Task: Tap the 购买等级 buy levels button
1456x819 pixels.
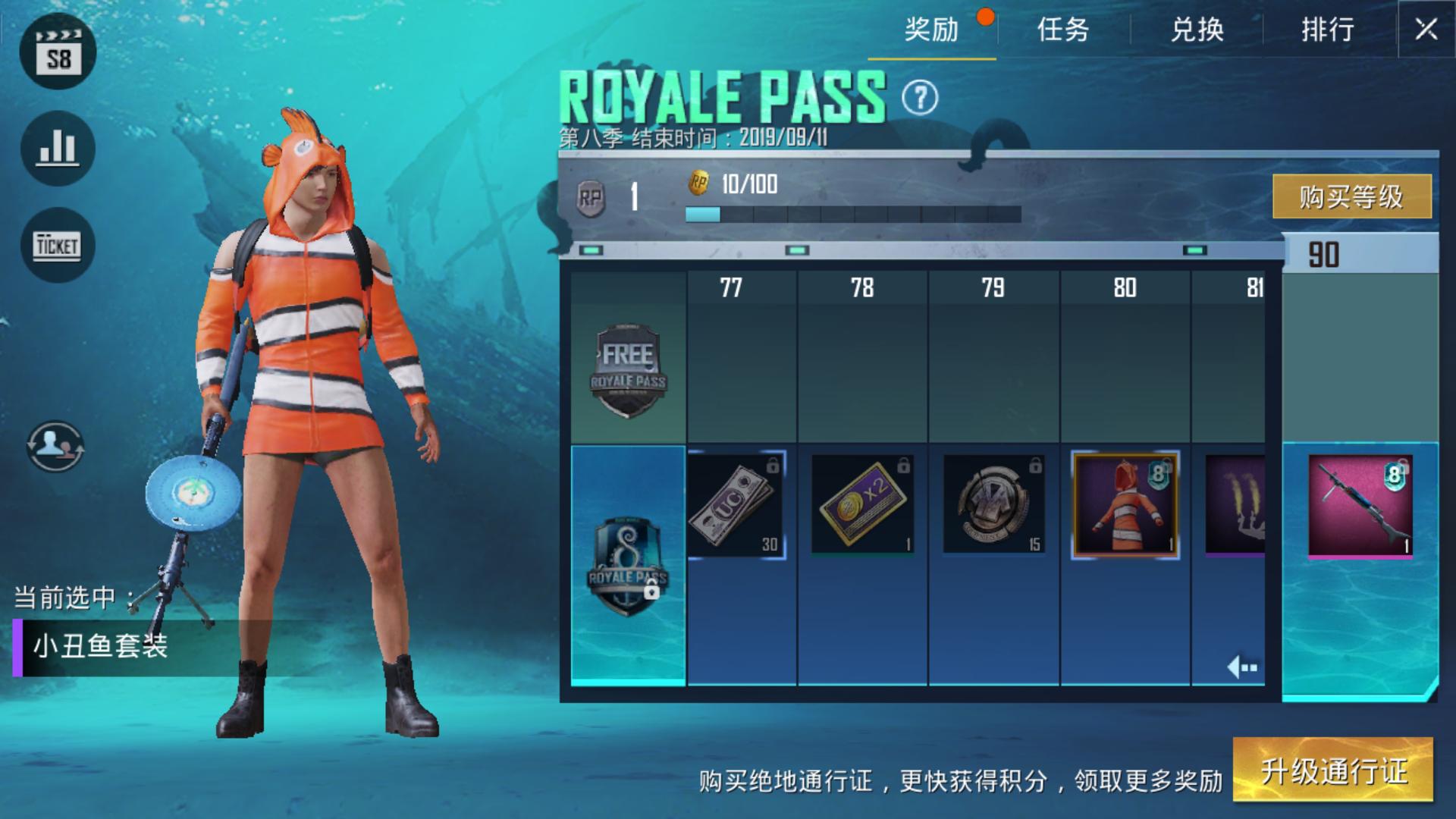Action: pos(1351,196)
